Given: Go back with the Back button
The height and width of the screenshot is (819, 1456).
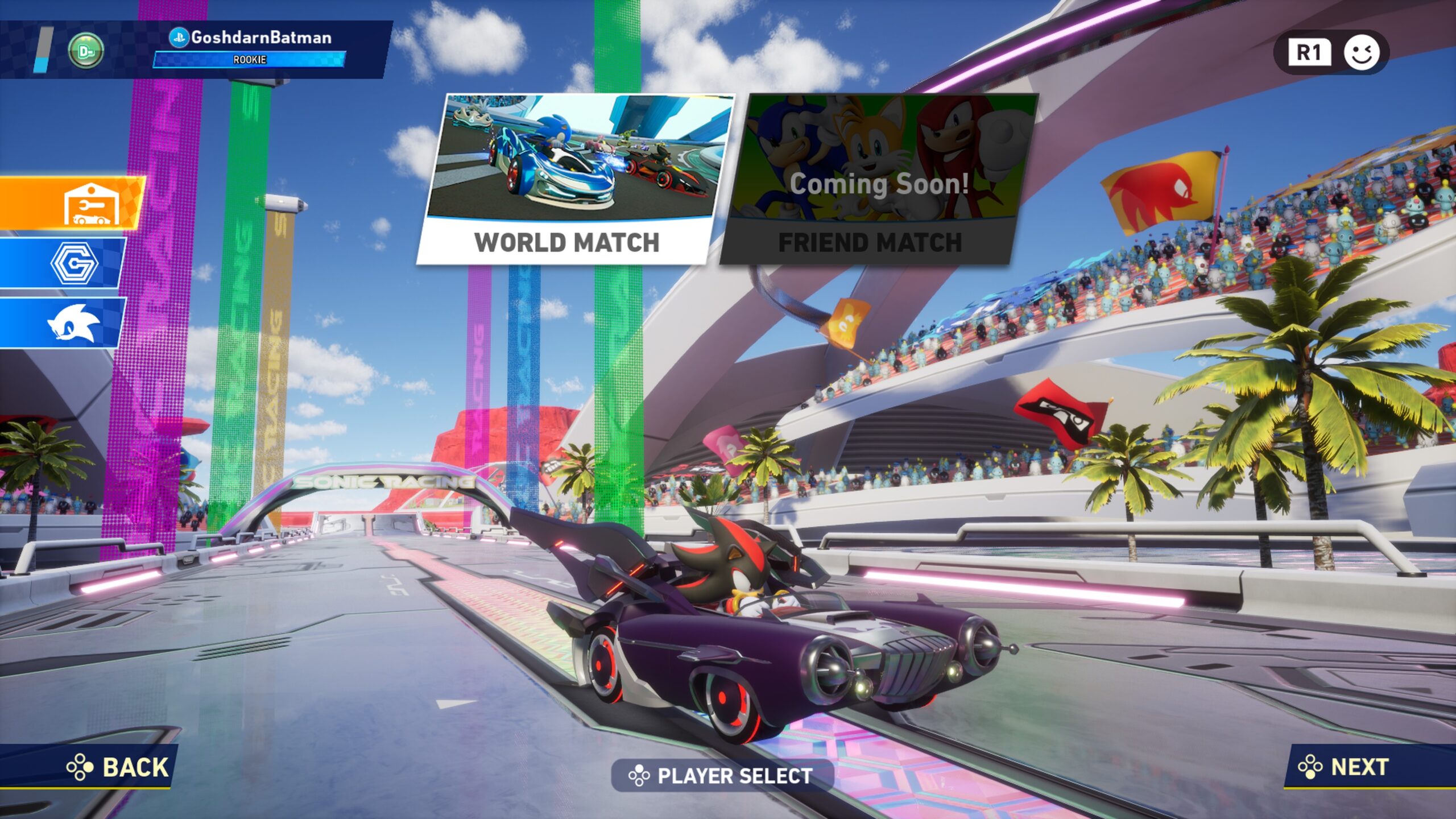Looking at the screenshot, I should [118, 767].
